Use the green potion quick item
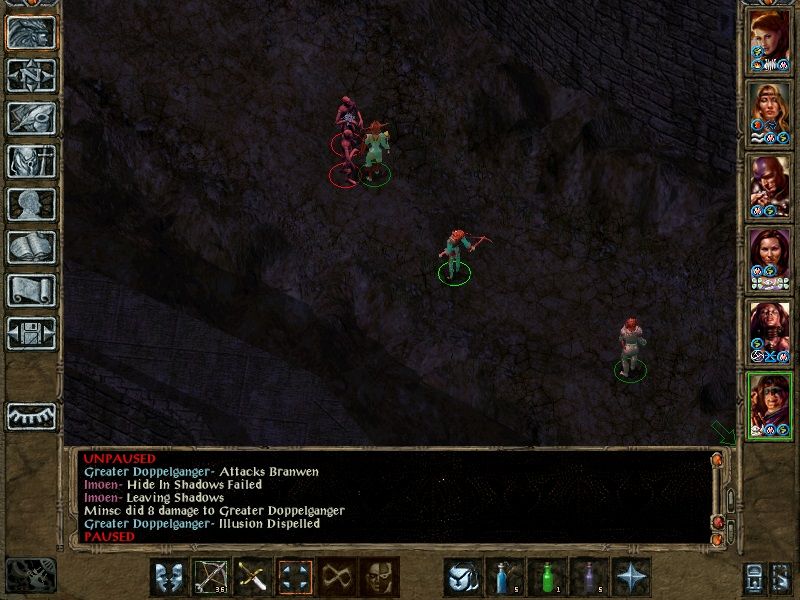The image size is (800, 600). point(546,577)
